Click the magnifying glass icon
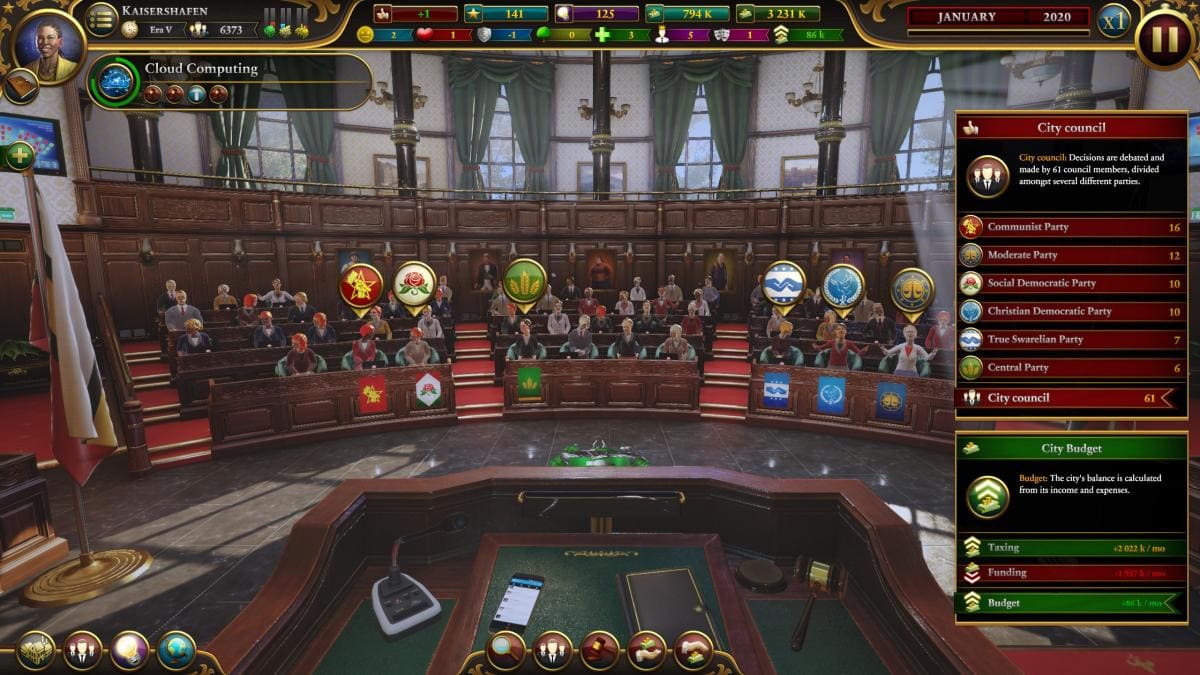Image resolution: width=1200 pixels, height=675 pixels. [x=505, y=650]
